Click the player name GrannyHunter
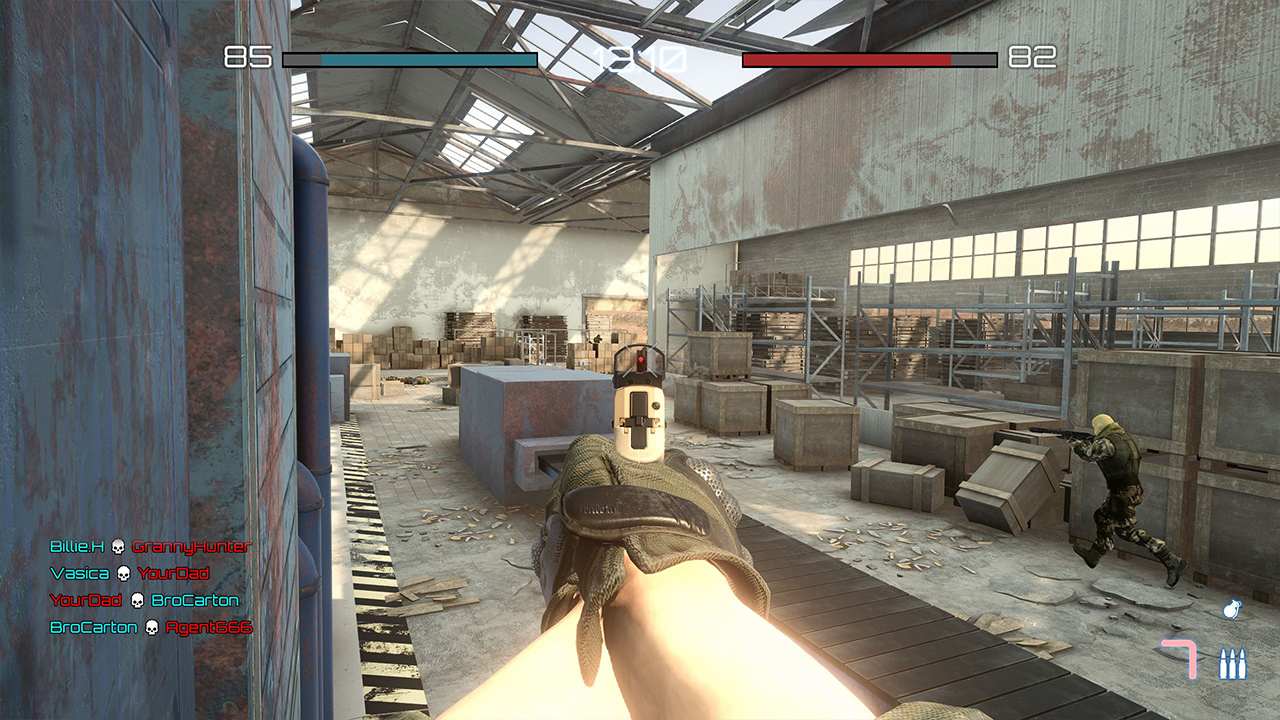This screenshot has width=1280, height=720. 193,547
